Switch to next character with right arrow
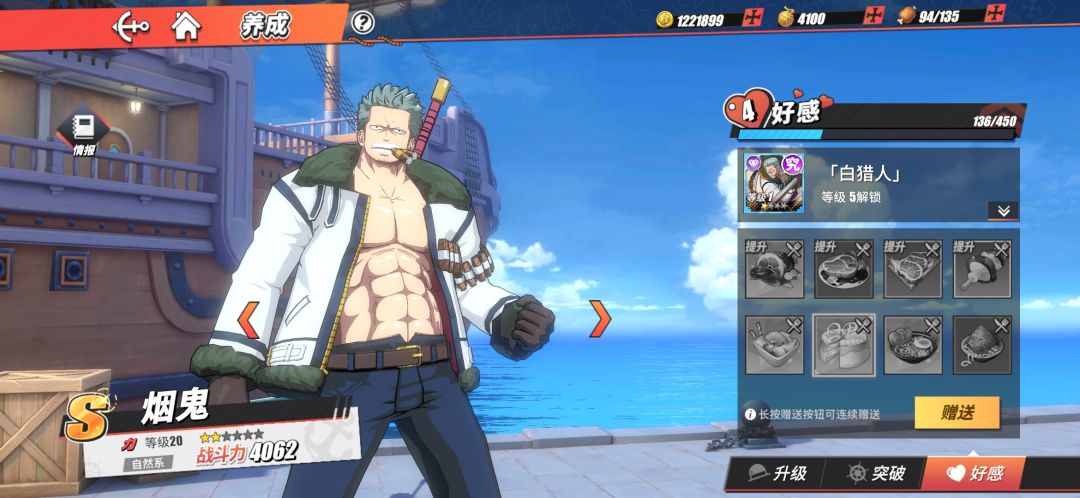 [x=600, y=318]
